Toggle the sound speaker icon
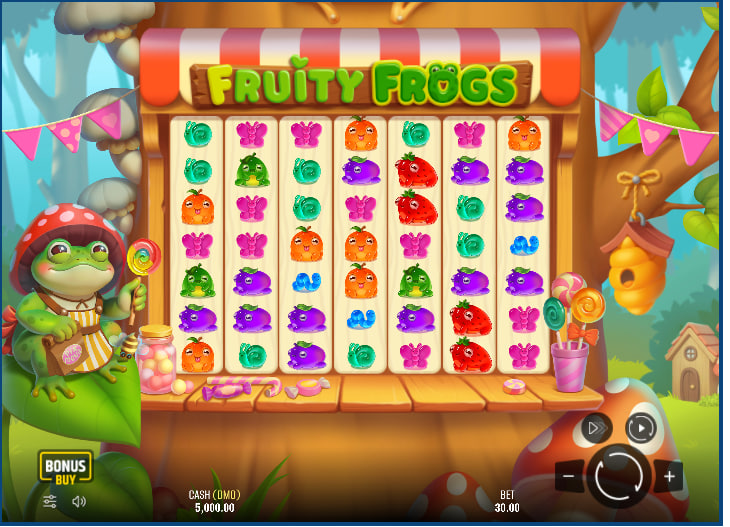Screen dimensions: 730x527 click(x=79, y=501)
